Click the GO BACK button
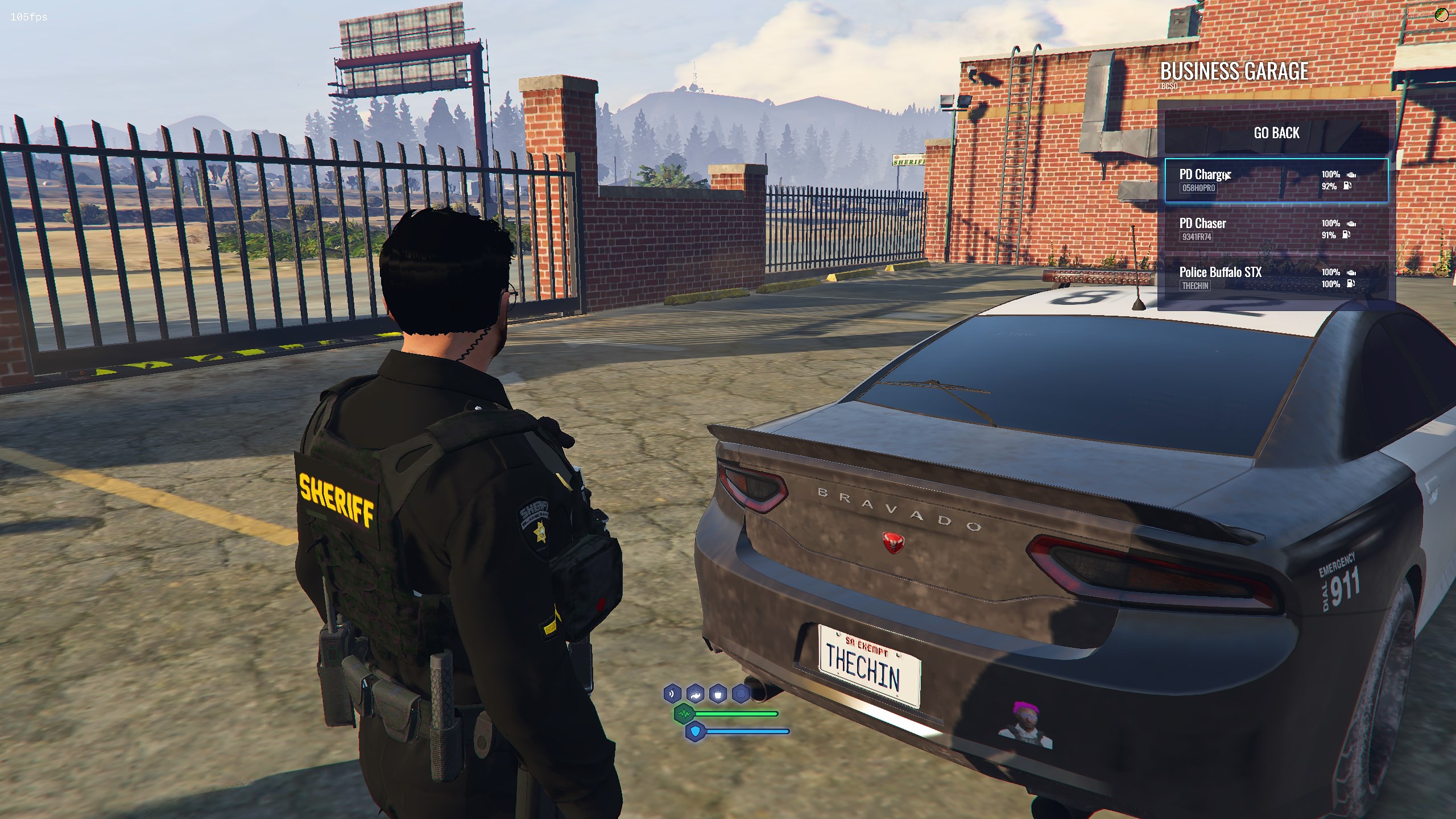 coord(1276,133)
